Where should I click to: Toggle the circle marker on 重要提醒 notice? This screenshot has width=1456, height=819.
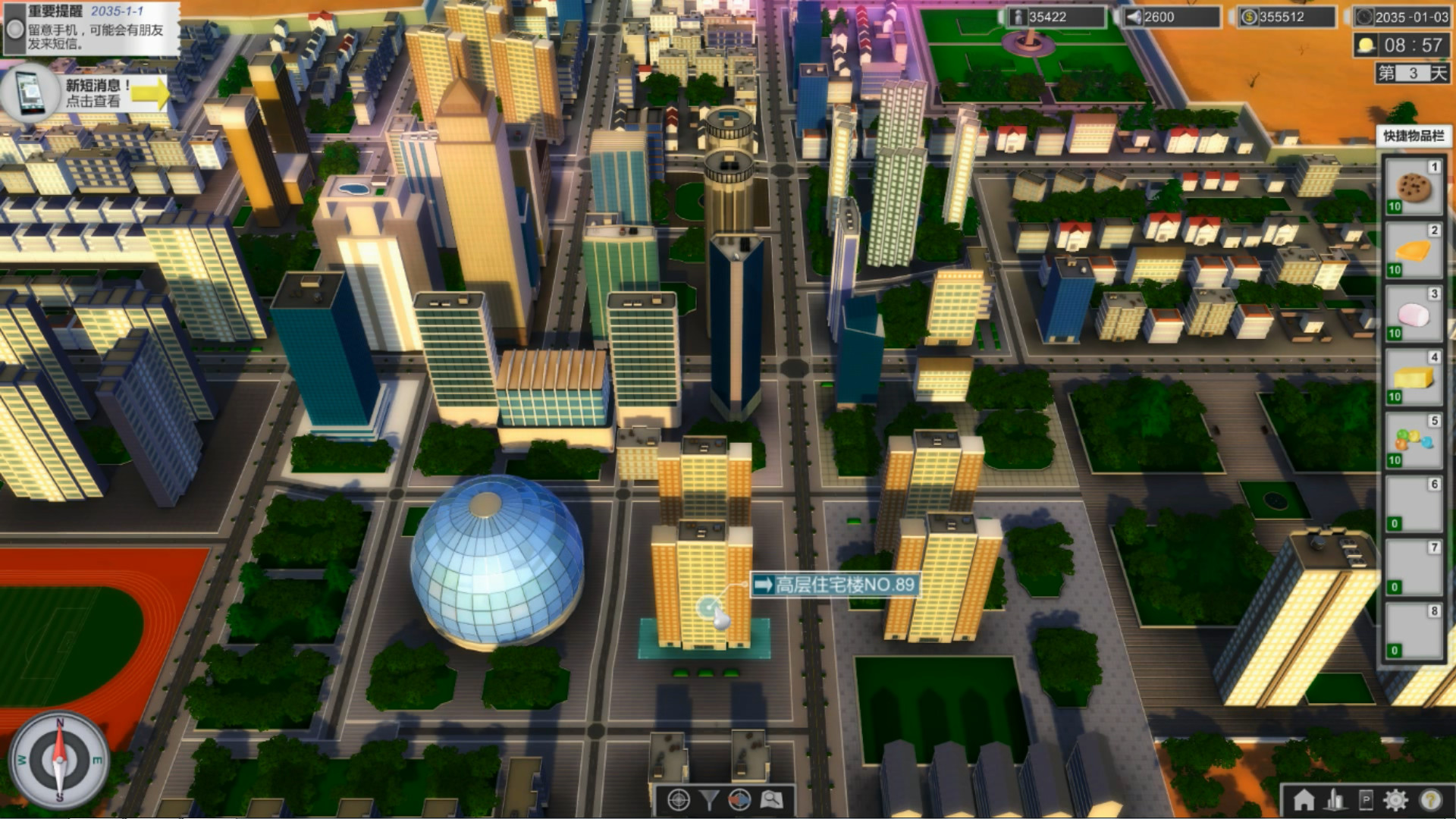pyautogui.click(x=14, y=30)
